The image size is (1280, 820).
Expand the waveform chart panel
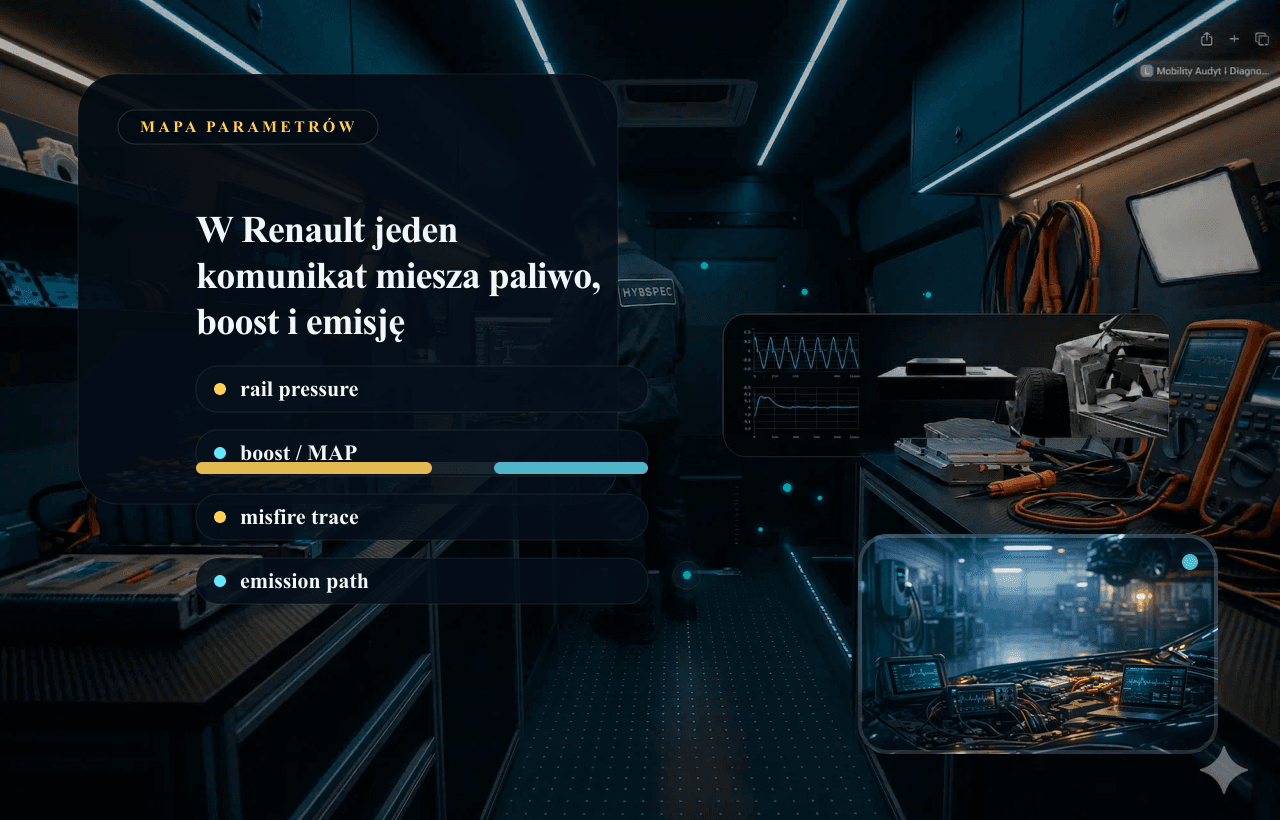[x=945, y=387]
